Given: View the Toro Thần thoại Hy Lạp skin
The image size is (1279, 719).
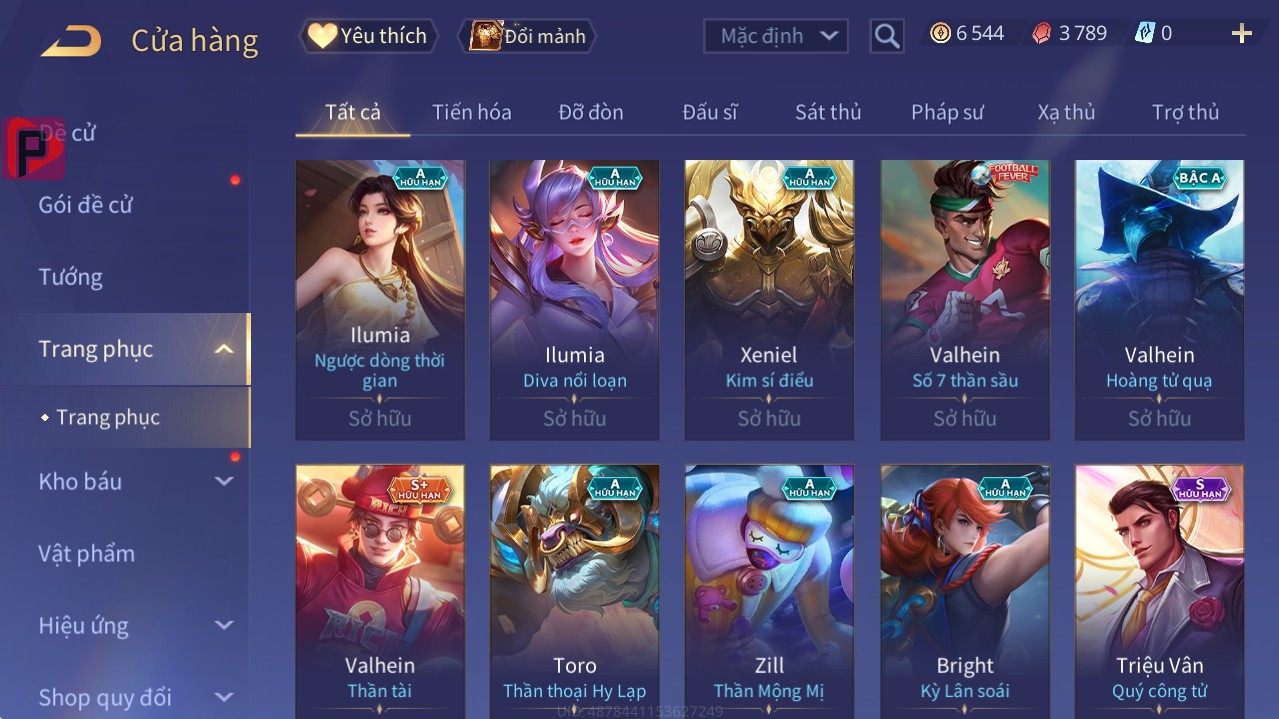Looking at the screenshot, I should coord(574,590).
